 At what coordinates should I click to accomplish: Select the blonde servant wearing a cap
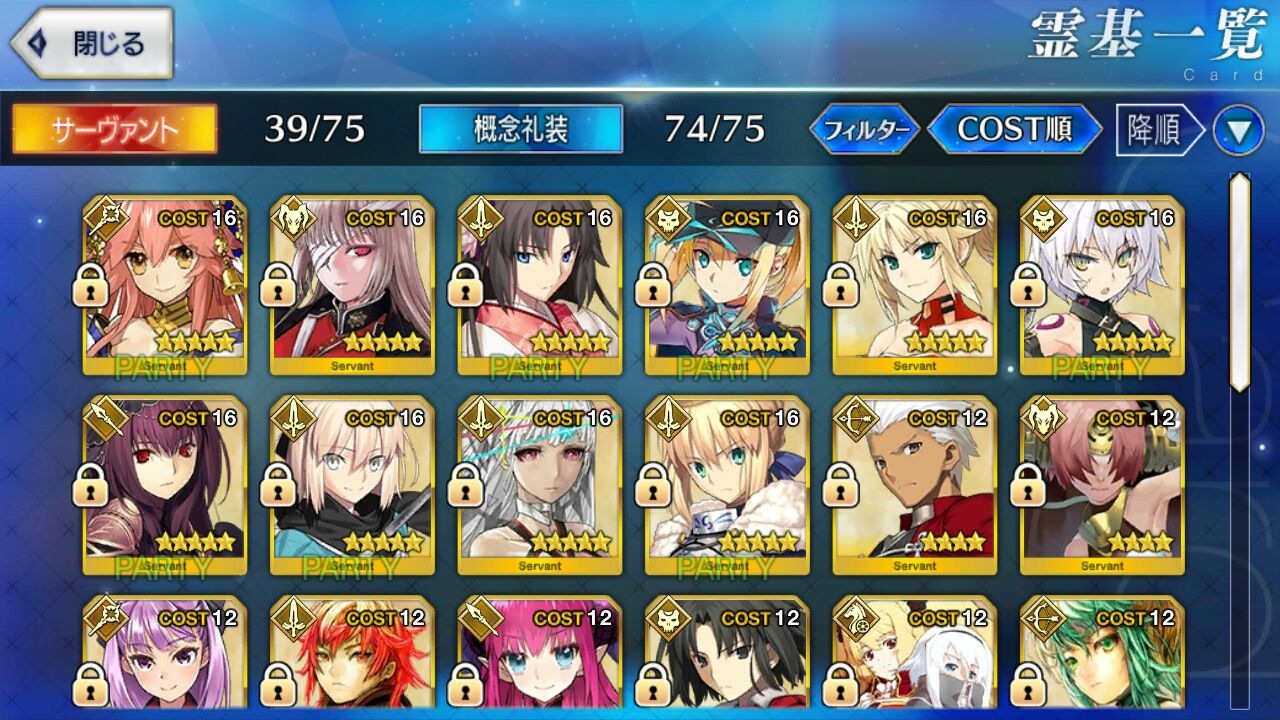click(727, 285)
